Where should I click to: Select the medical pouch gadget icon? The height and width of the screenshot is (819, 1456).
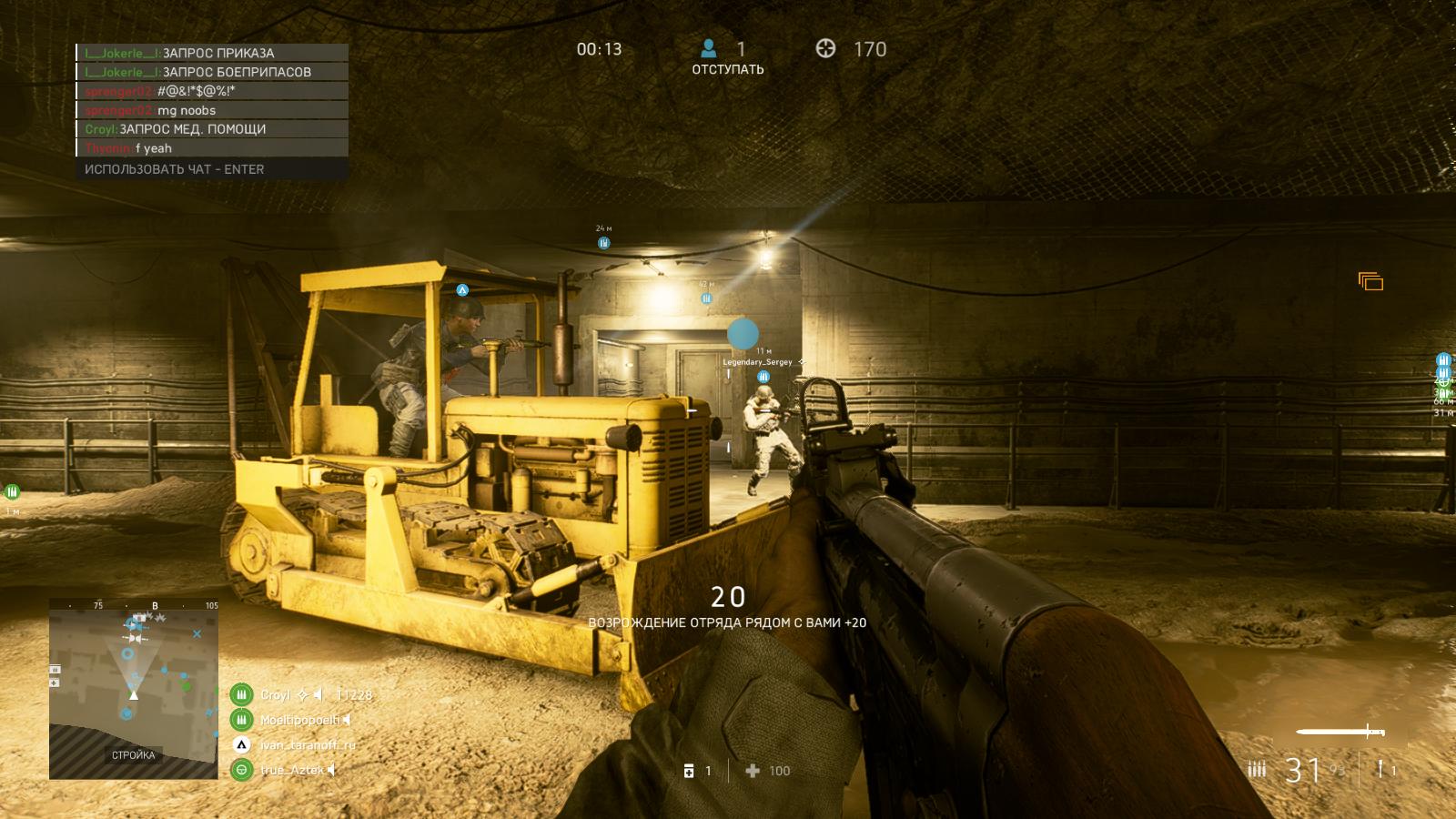(689, 771)
